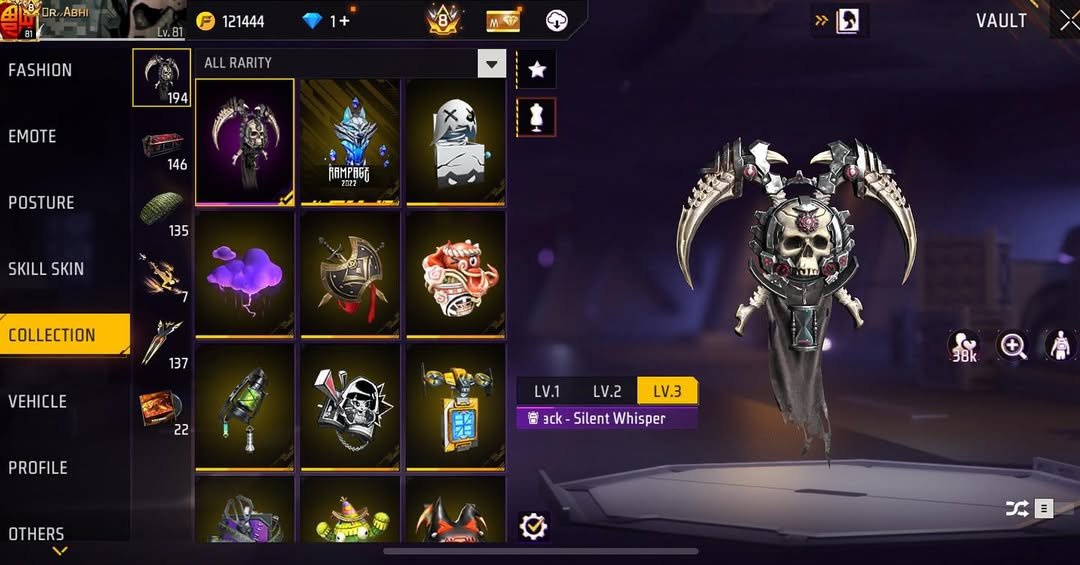Switch to the Emote category
The width and height of the screenshot is (1080, 565).
33,136
